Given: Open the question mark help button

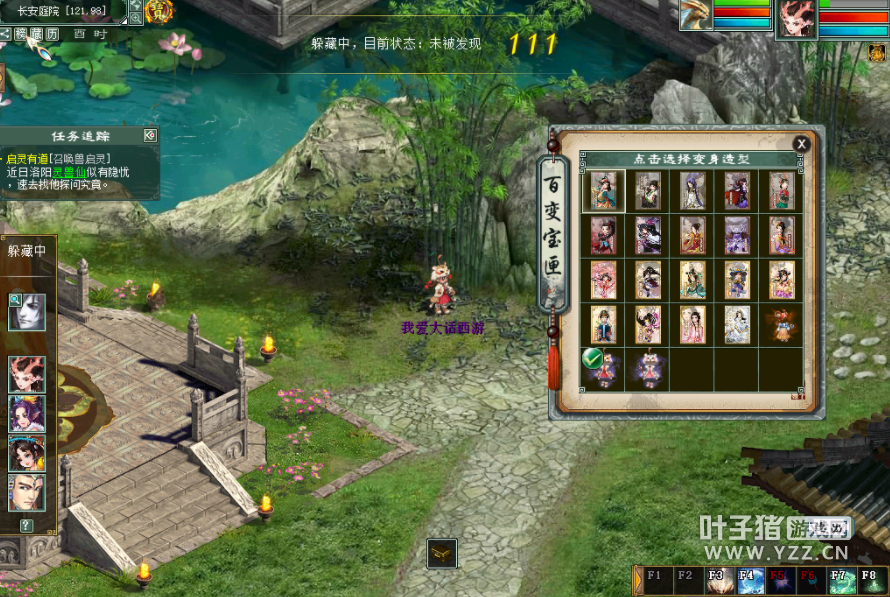Looking at the screenshot, I should pyautogui.click(x=26, y=525).
